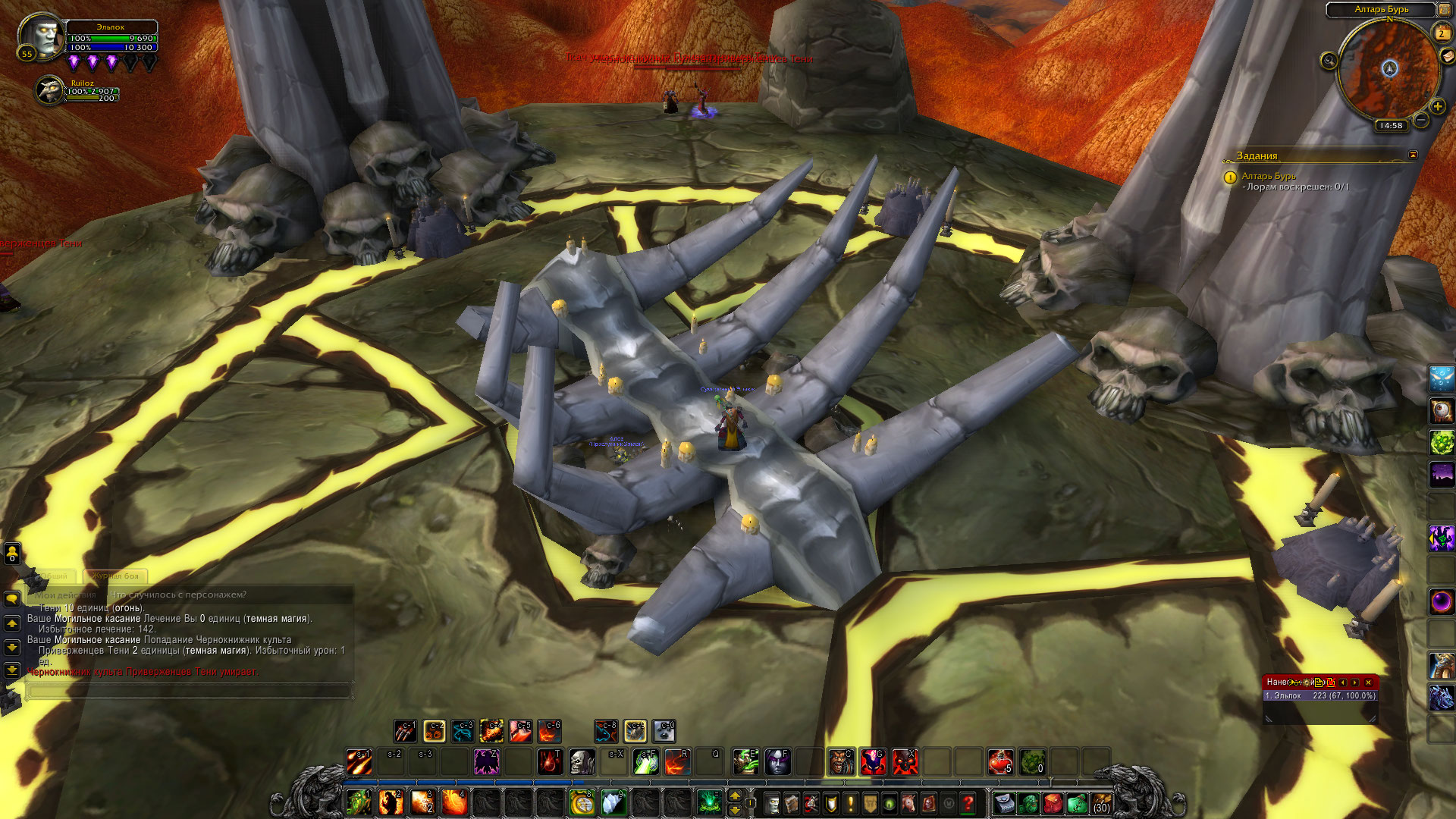Open the calendar button showing day 2
This screenshot has width=1456, height=819.
click(x=1441, y=33)
